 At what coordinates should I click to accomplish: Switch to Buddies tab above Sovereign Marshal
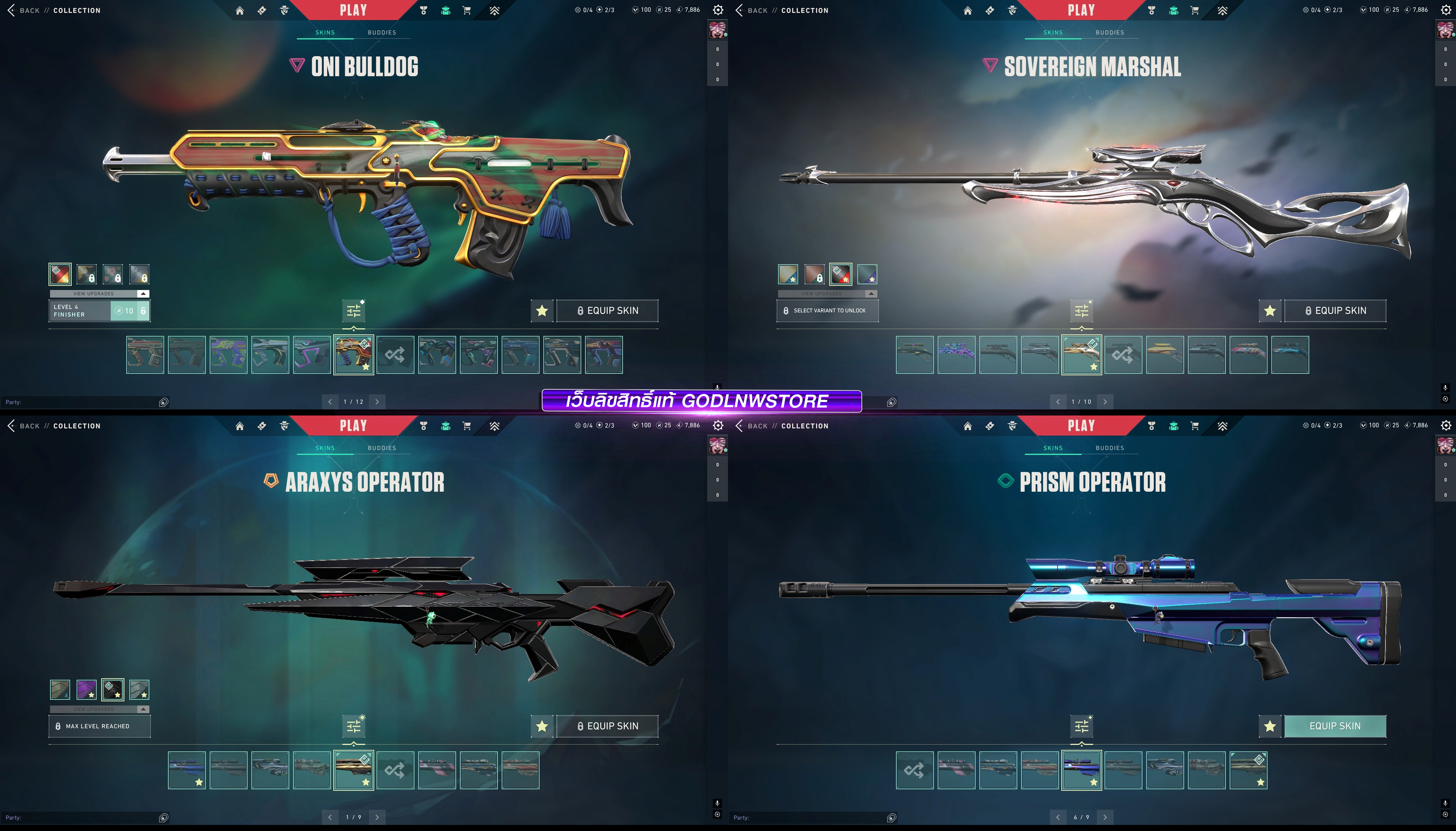click(1109, 33)
